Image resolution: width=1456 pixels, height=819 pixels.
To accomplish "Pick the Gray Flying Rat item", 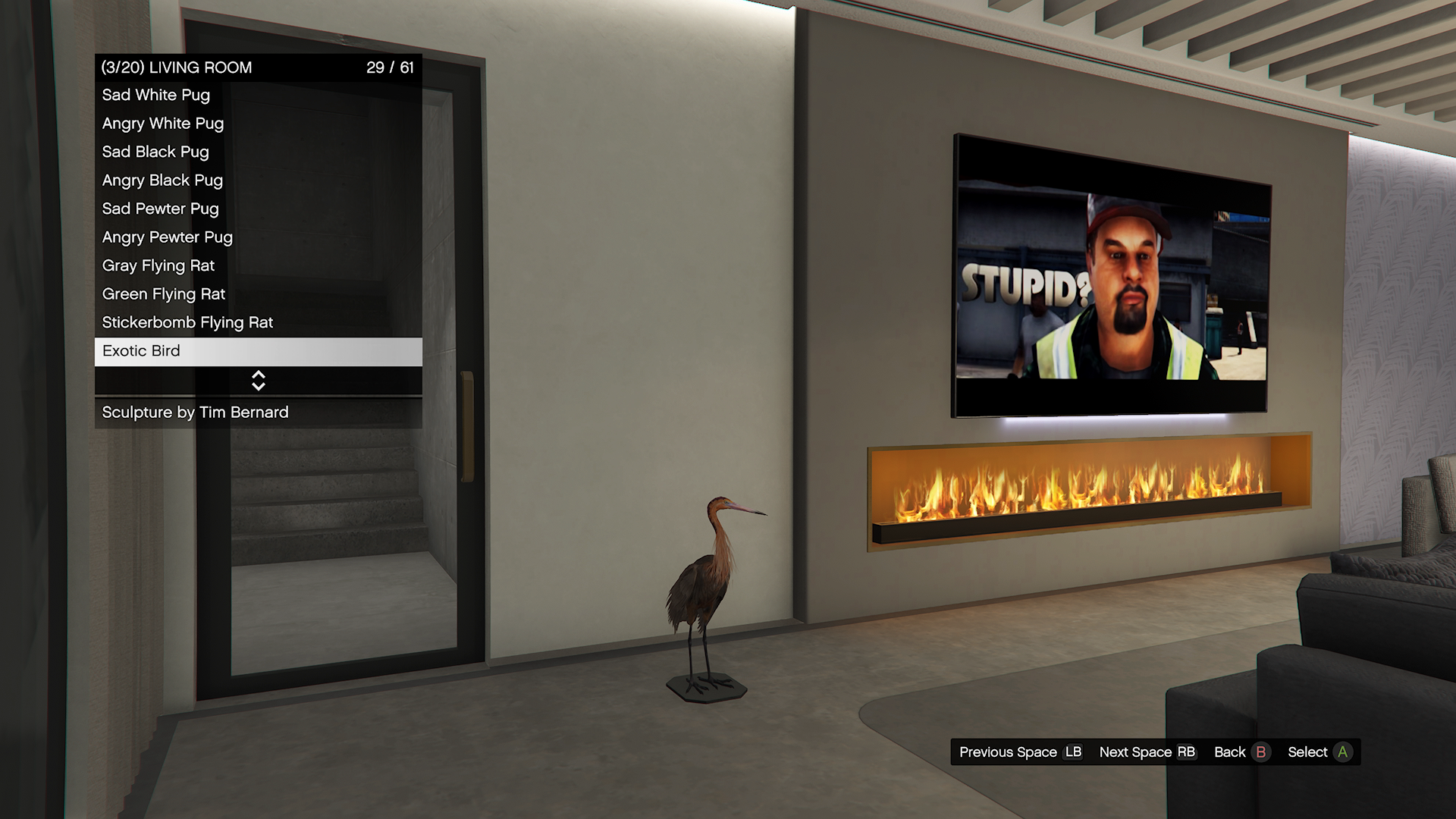I will [258, 266].
